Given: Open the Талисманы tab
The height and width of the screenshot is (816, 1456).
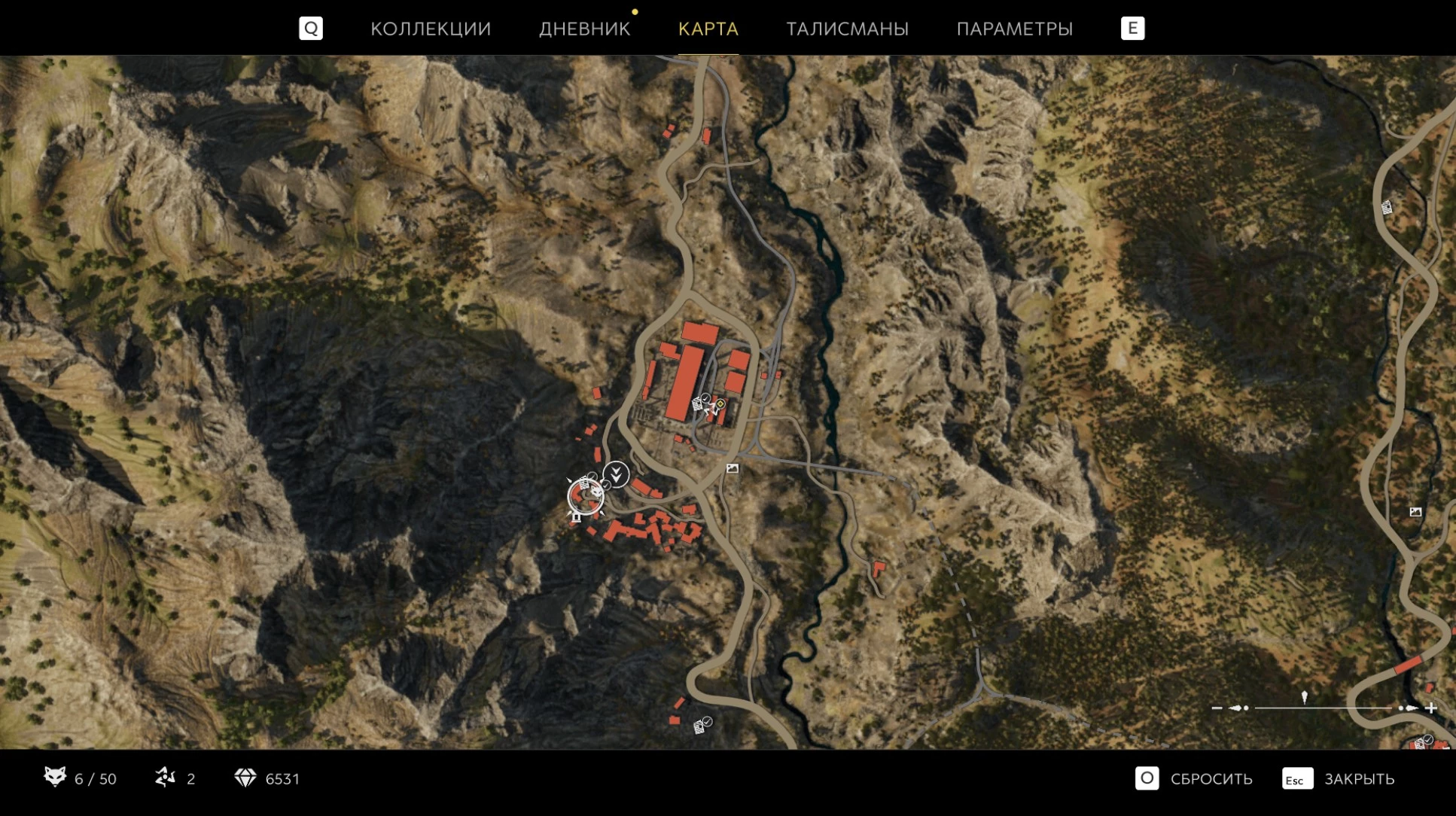Looking at the screenshot, I should pos(847,29).
